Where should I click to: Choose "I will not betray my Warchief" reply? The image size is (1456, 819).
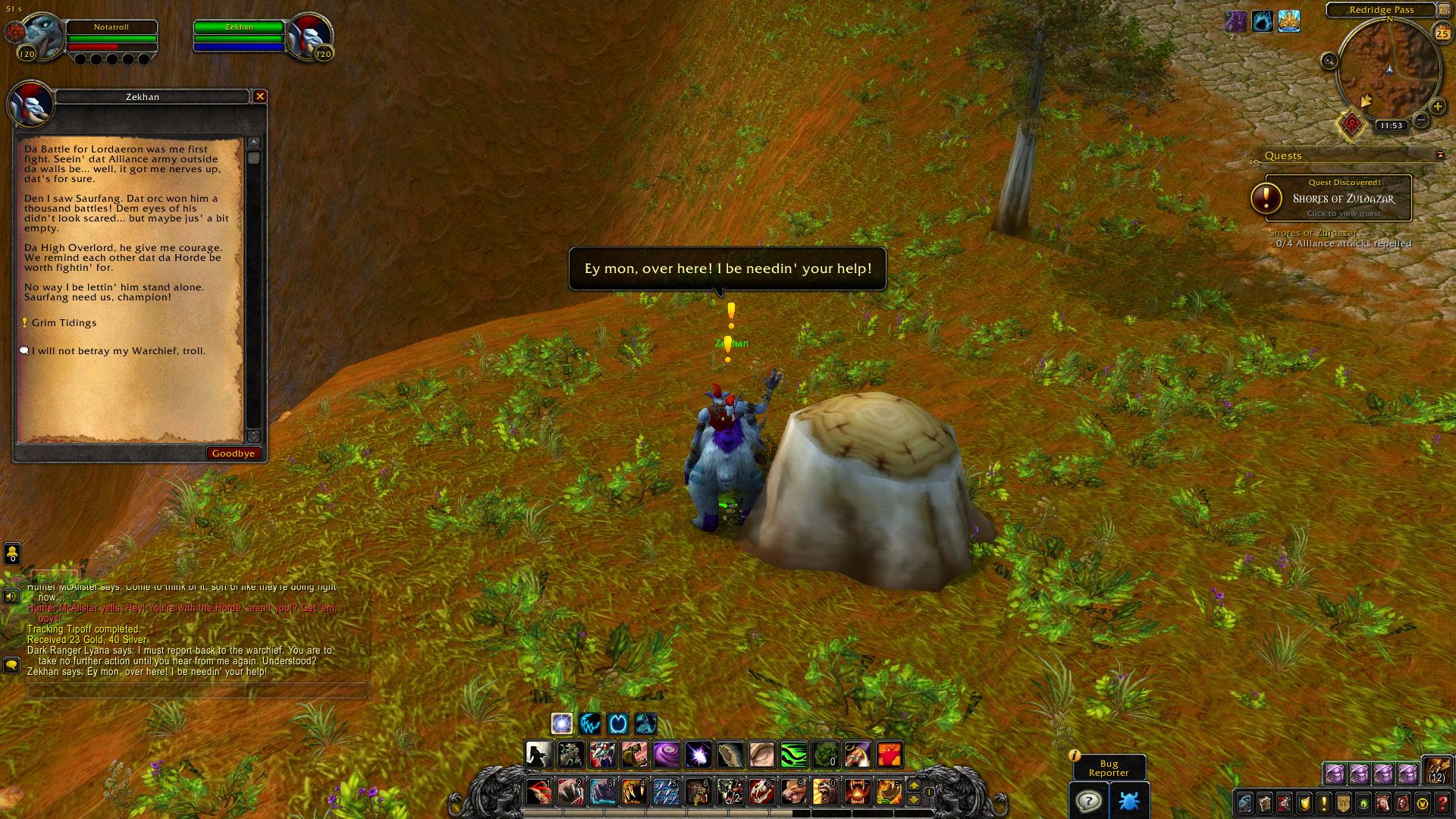[118, 351]
